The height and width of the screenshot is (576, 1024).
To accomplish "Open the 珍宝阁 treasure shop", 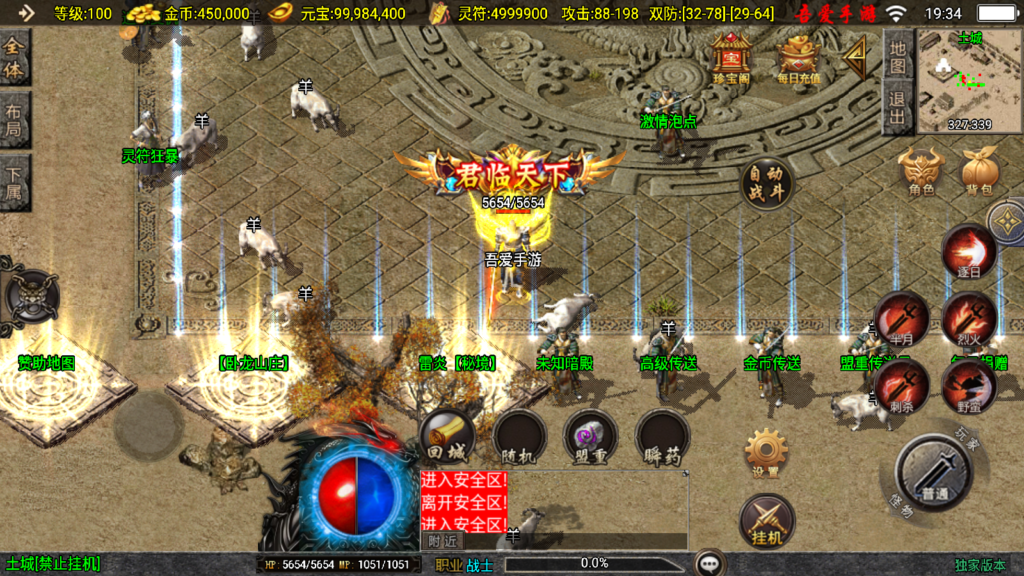I will 732,56.
